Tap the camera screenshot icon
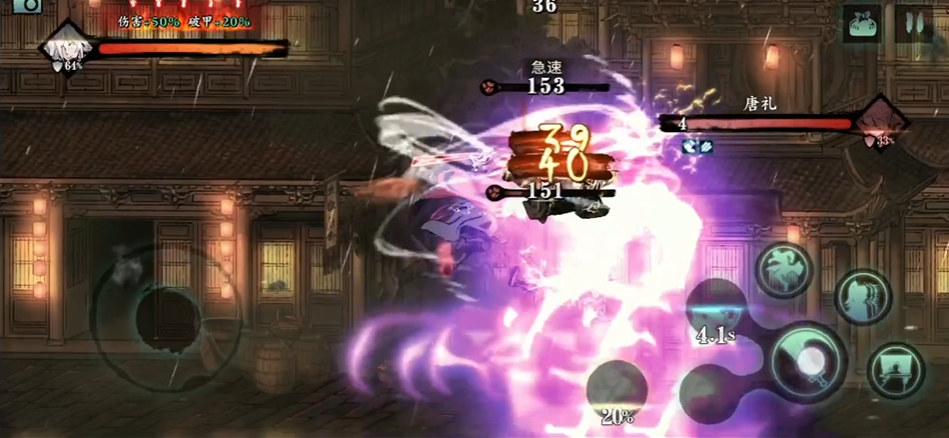The image size is (949, 438). click(x=27, y=4)
